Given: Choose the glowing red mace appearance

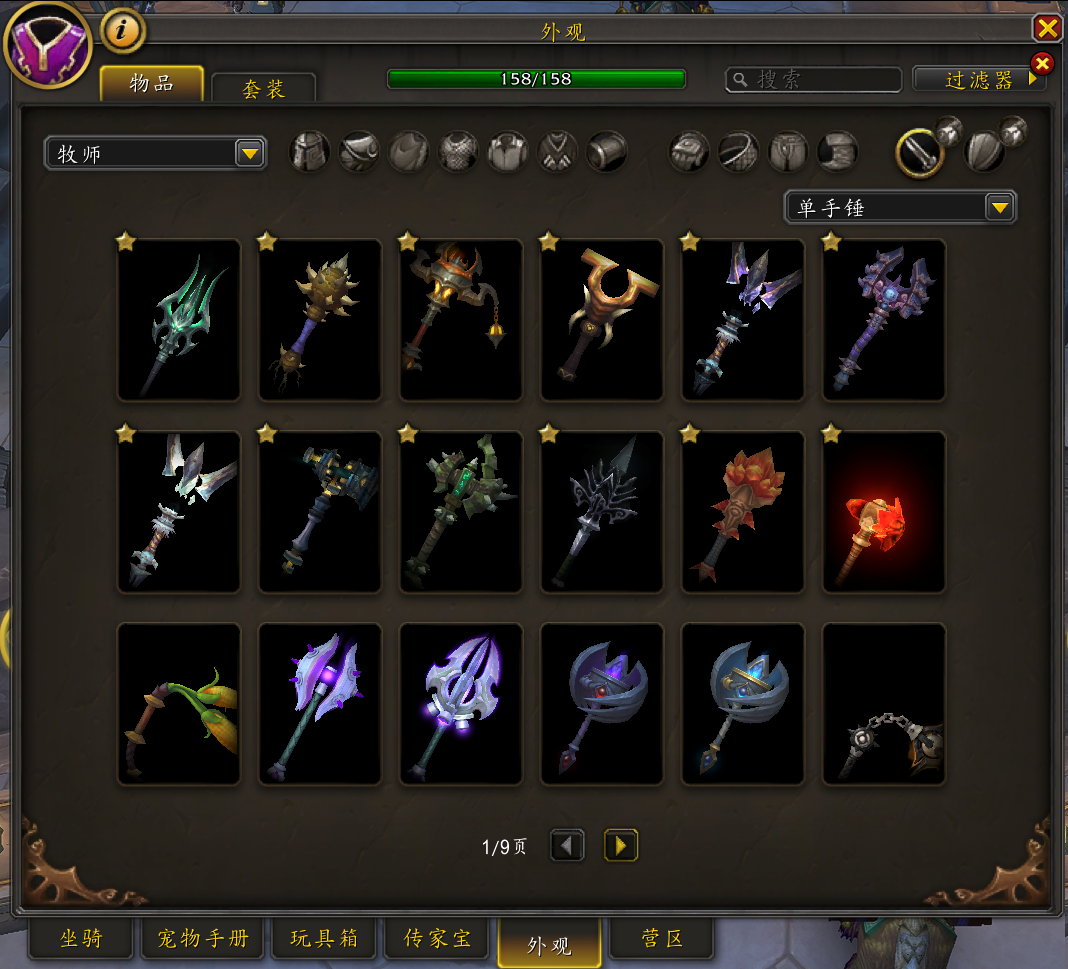Looking at the screenshot, I should point(884,512).
